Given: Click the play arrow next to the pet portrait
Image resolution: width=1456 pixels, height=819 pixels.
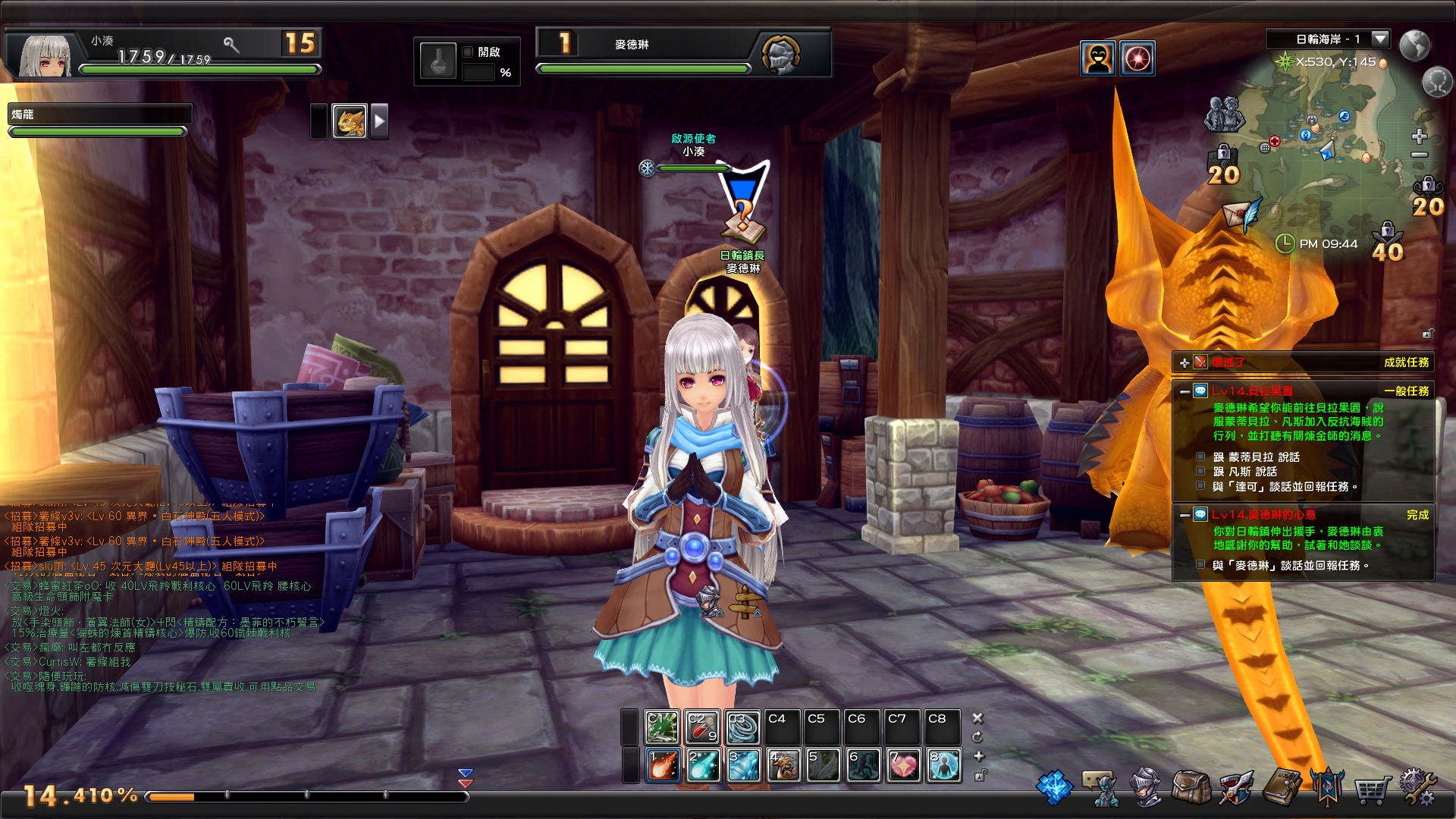Looking at the screenshot, I should pos(379,121).
